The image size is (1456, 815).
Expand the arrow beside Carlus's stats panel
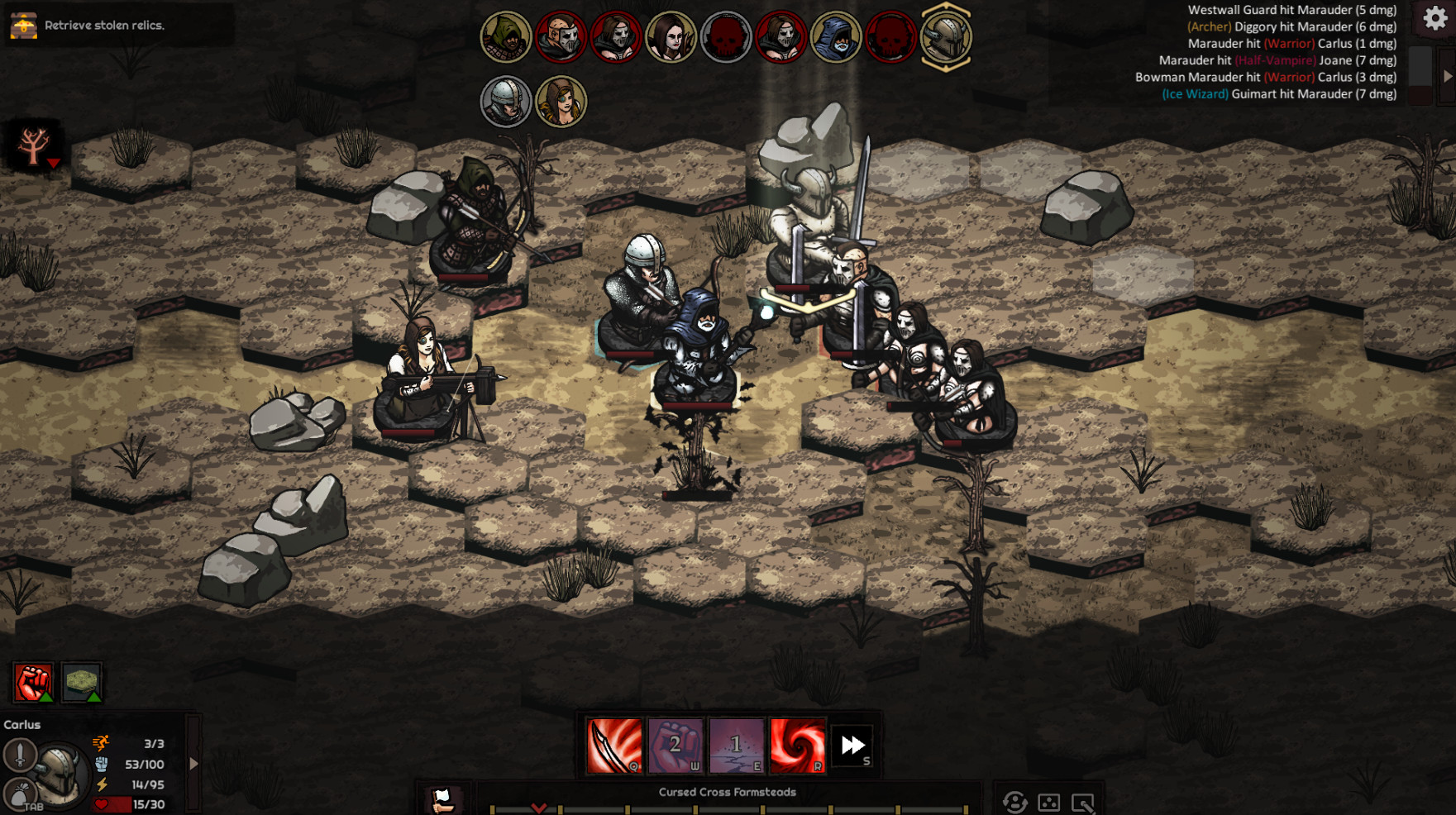[x=194, y=763]
